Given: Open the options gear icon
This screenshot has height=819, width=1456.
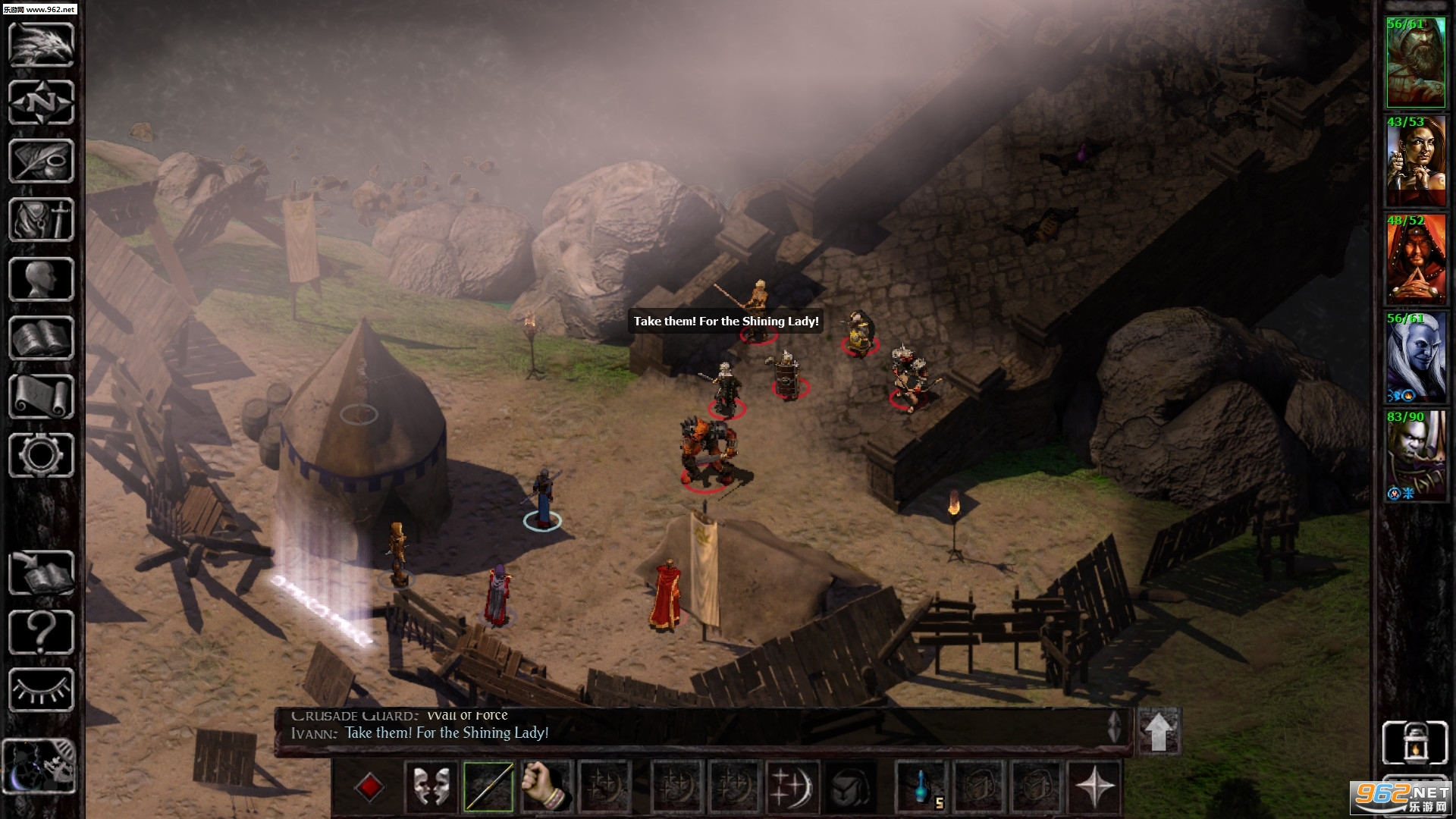Looking at the screenshot, I should tap(41, 455).
